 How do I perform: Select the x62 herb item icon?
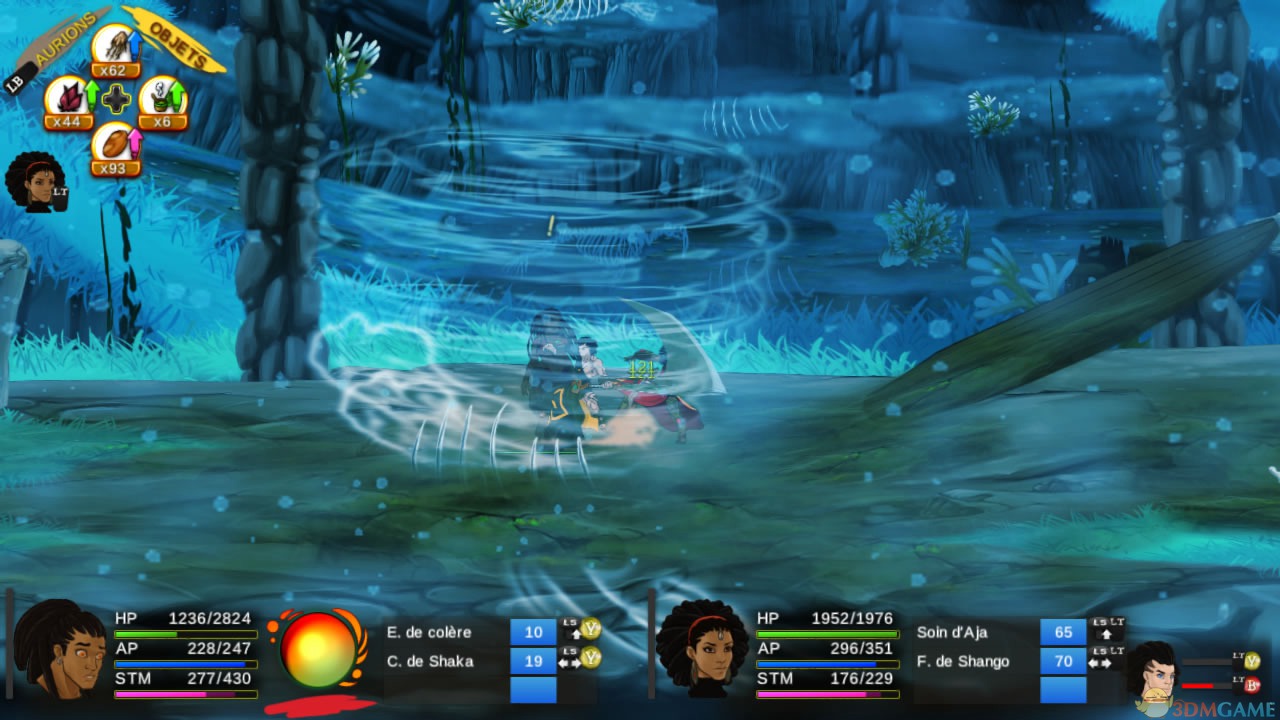[116, 46]
